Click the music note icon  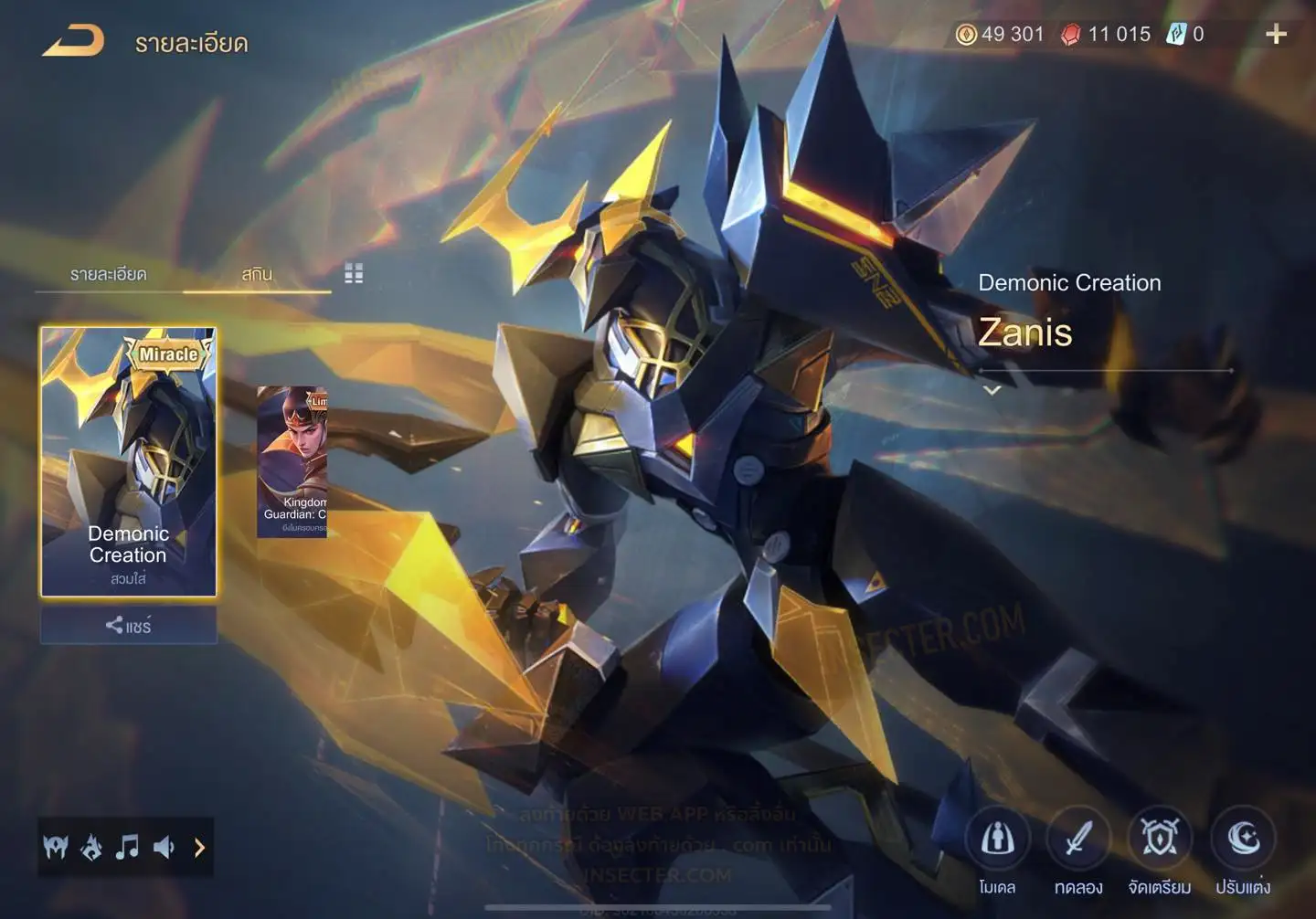point(127,848)
